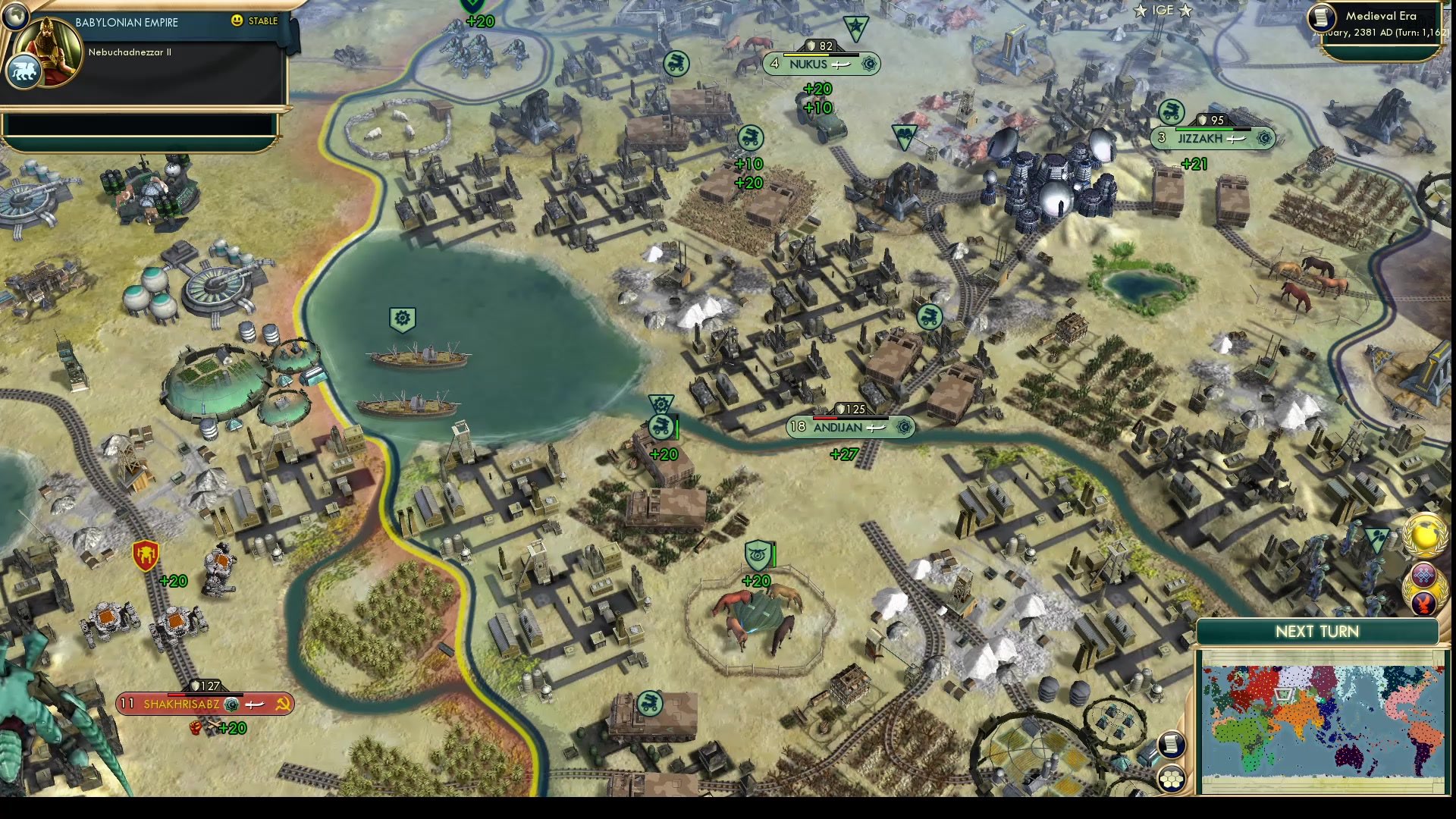Screen dimensions: 1456x819
Task: Open the IGE editor menu at top
Action: click(1164, 11)
